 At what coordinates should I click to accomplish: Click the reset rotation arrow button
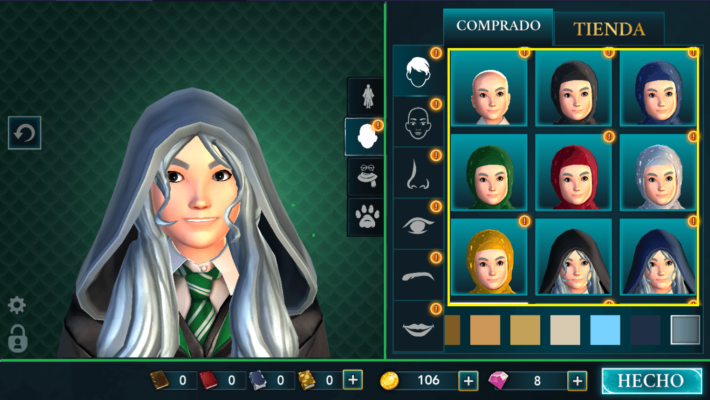24,132
